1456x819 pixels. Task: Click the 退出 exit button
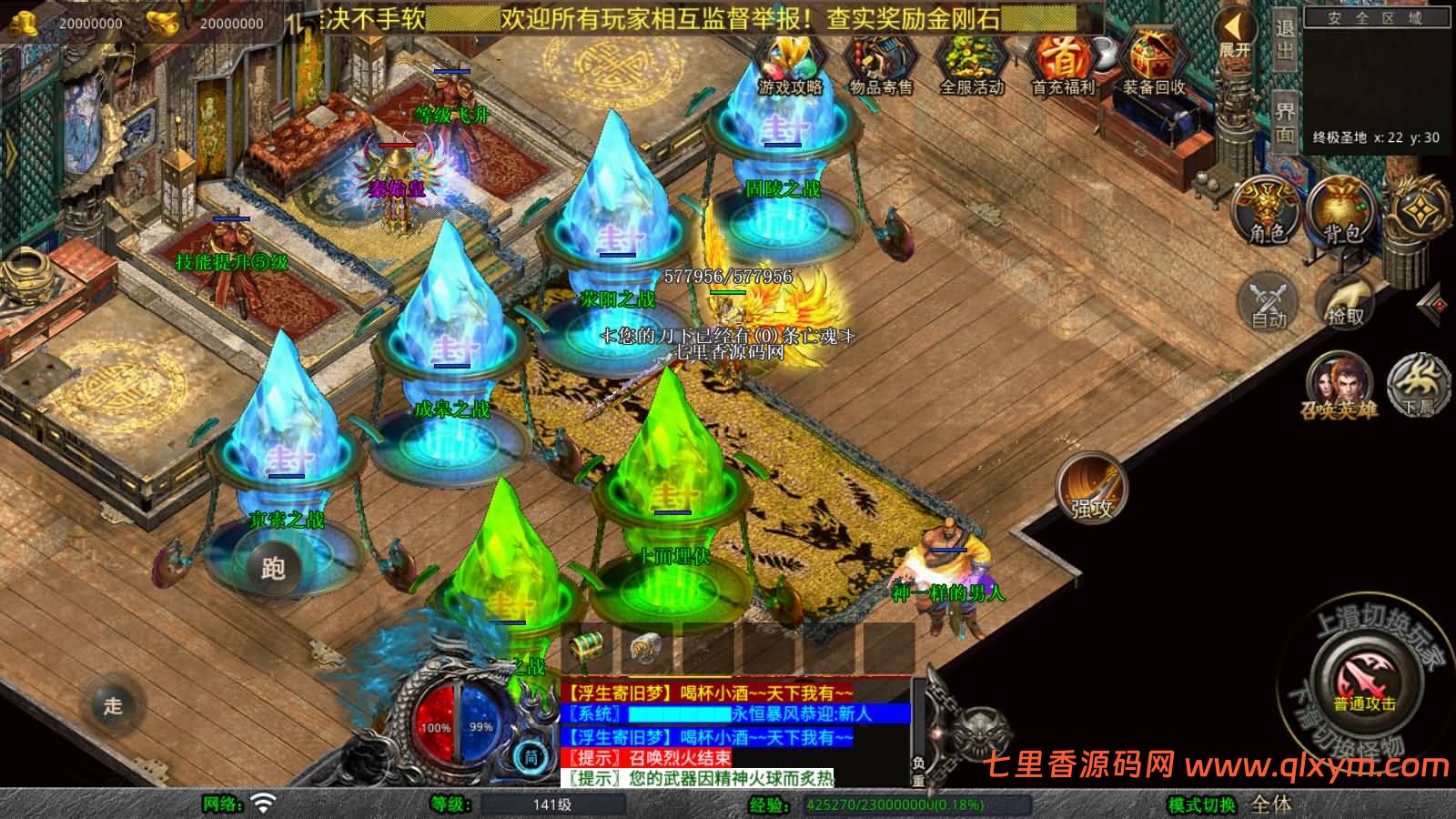[x=1284, y=38]
